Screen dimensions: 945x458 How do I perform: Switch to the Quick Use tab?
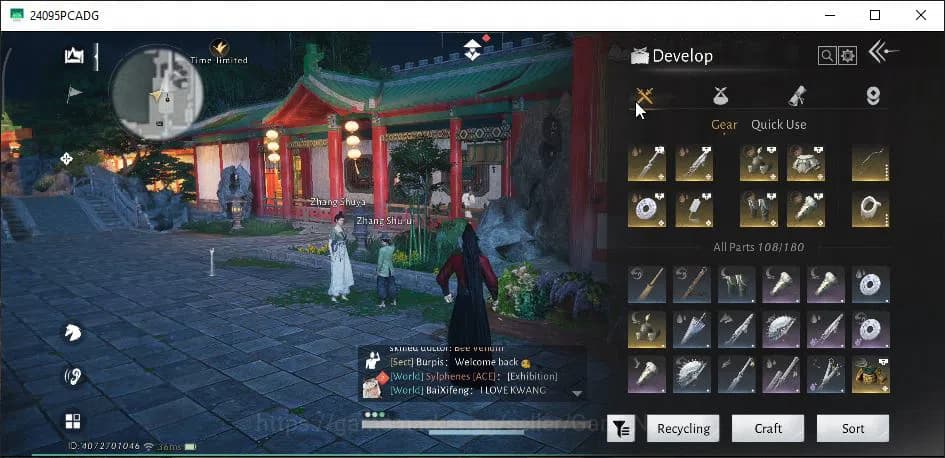tap(778, 124)
